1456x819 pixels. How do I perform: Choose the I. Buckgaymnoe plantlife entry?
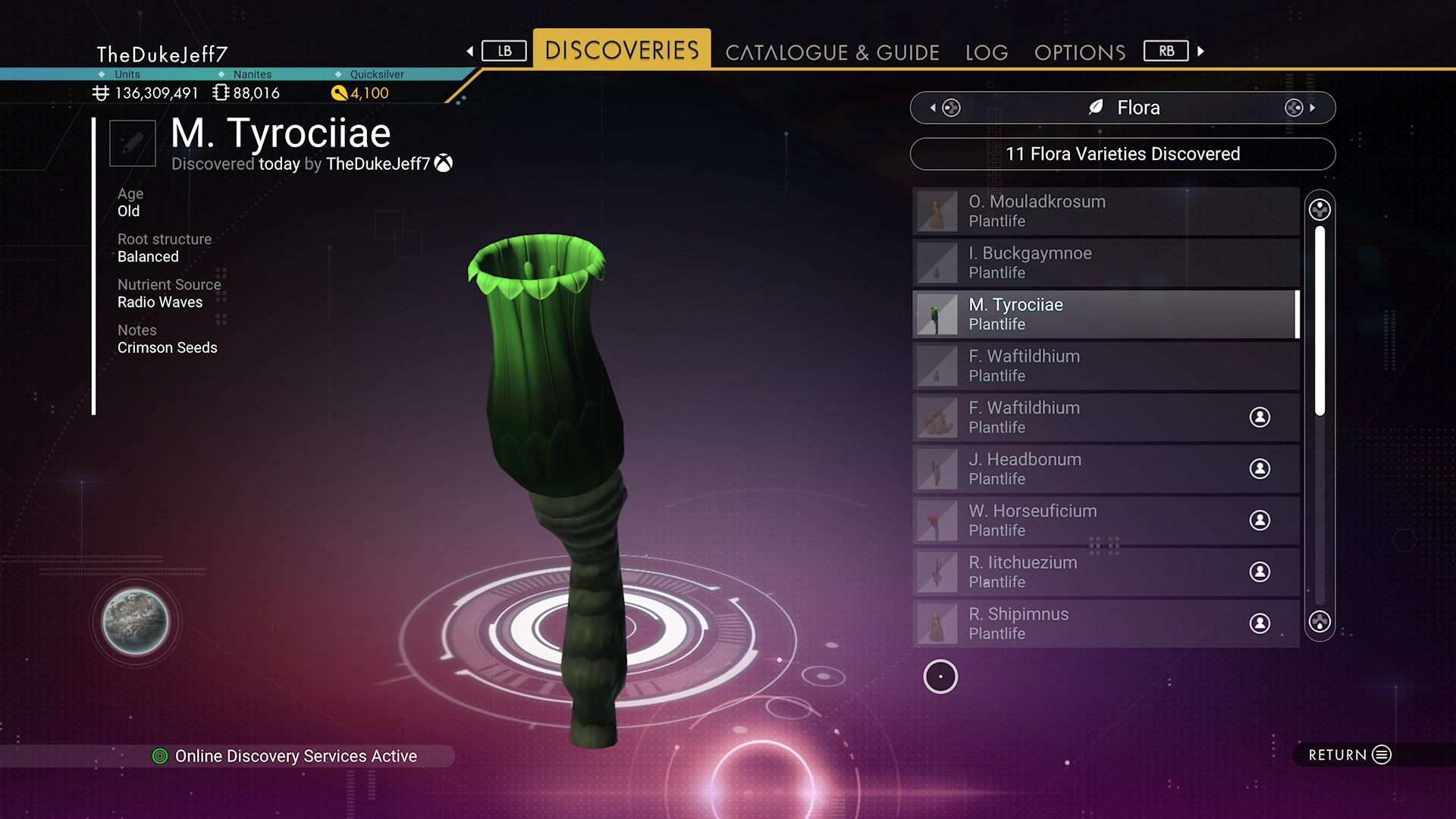1106,262
